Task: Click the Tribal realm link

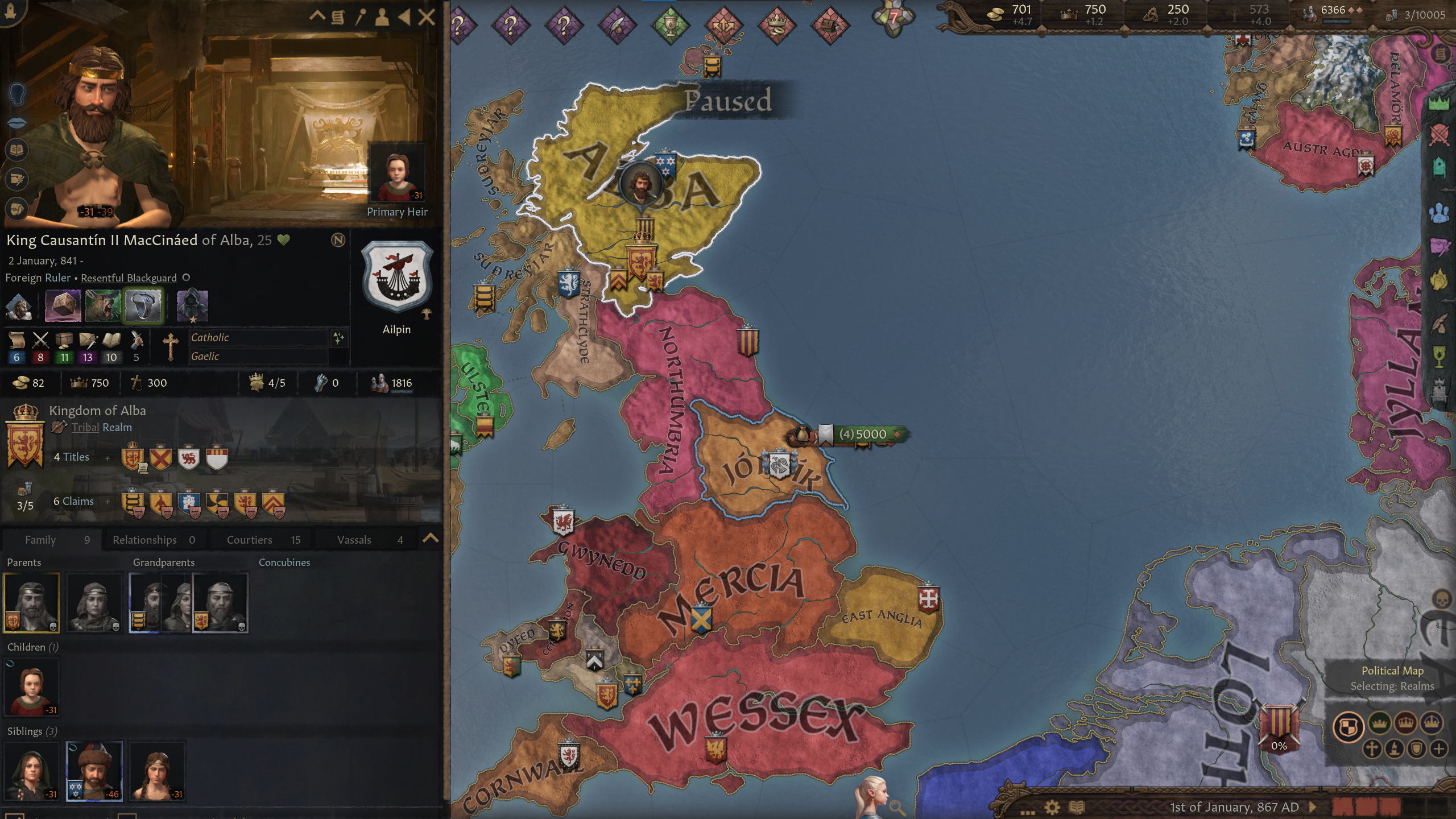Action: coord(84,427)
